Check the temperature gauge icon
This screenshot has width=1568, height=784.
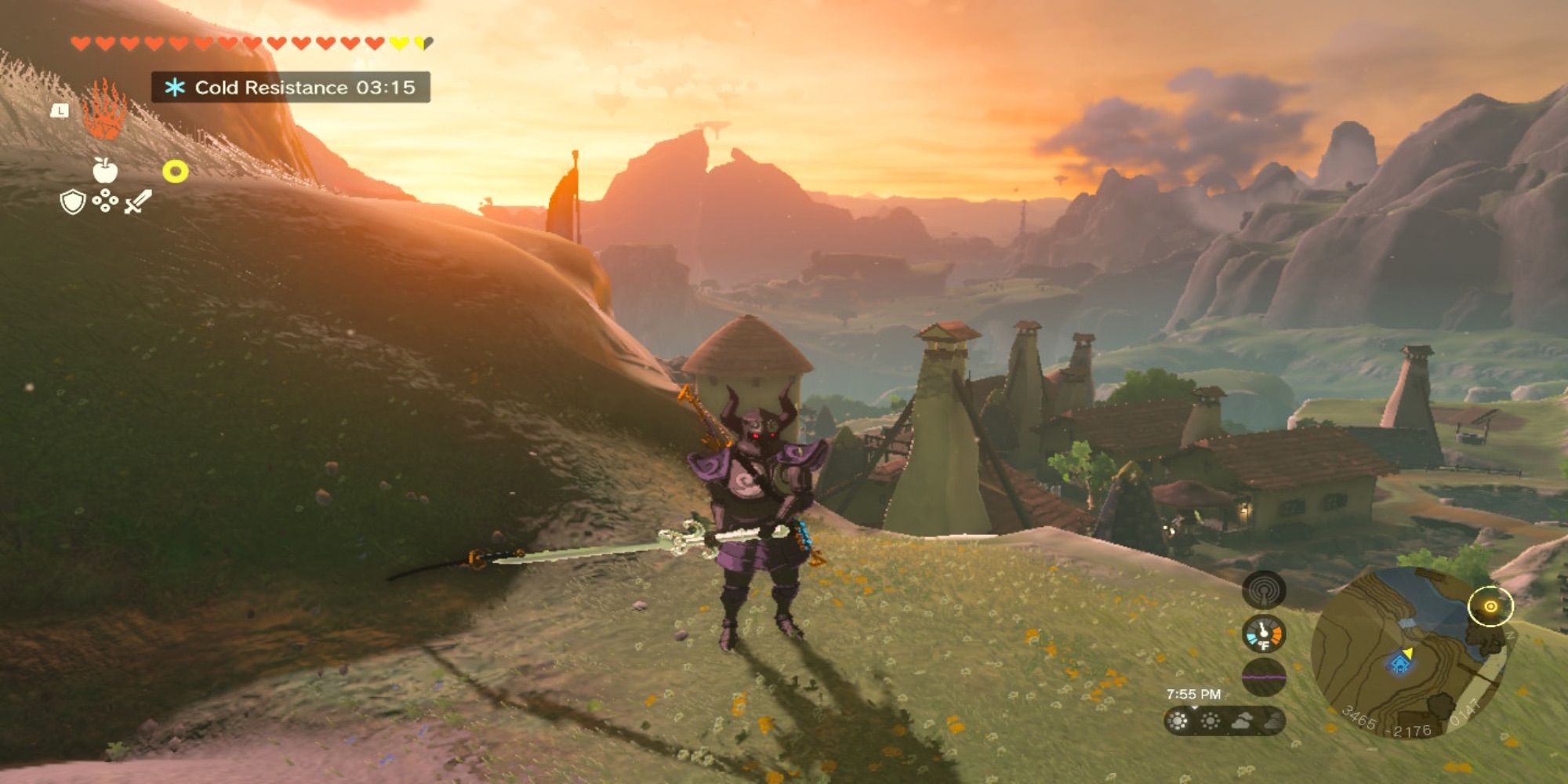coord(1264,635)
